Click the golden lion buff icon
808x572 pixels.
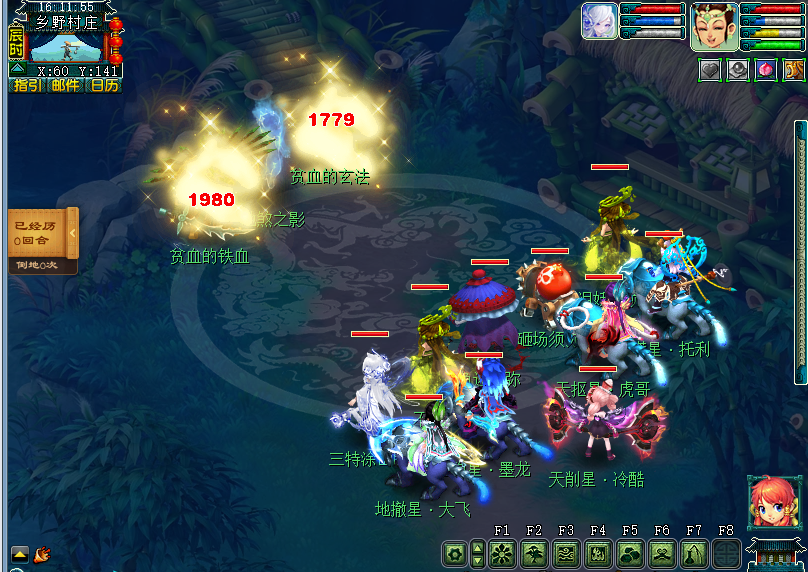793,70
